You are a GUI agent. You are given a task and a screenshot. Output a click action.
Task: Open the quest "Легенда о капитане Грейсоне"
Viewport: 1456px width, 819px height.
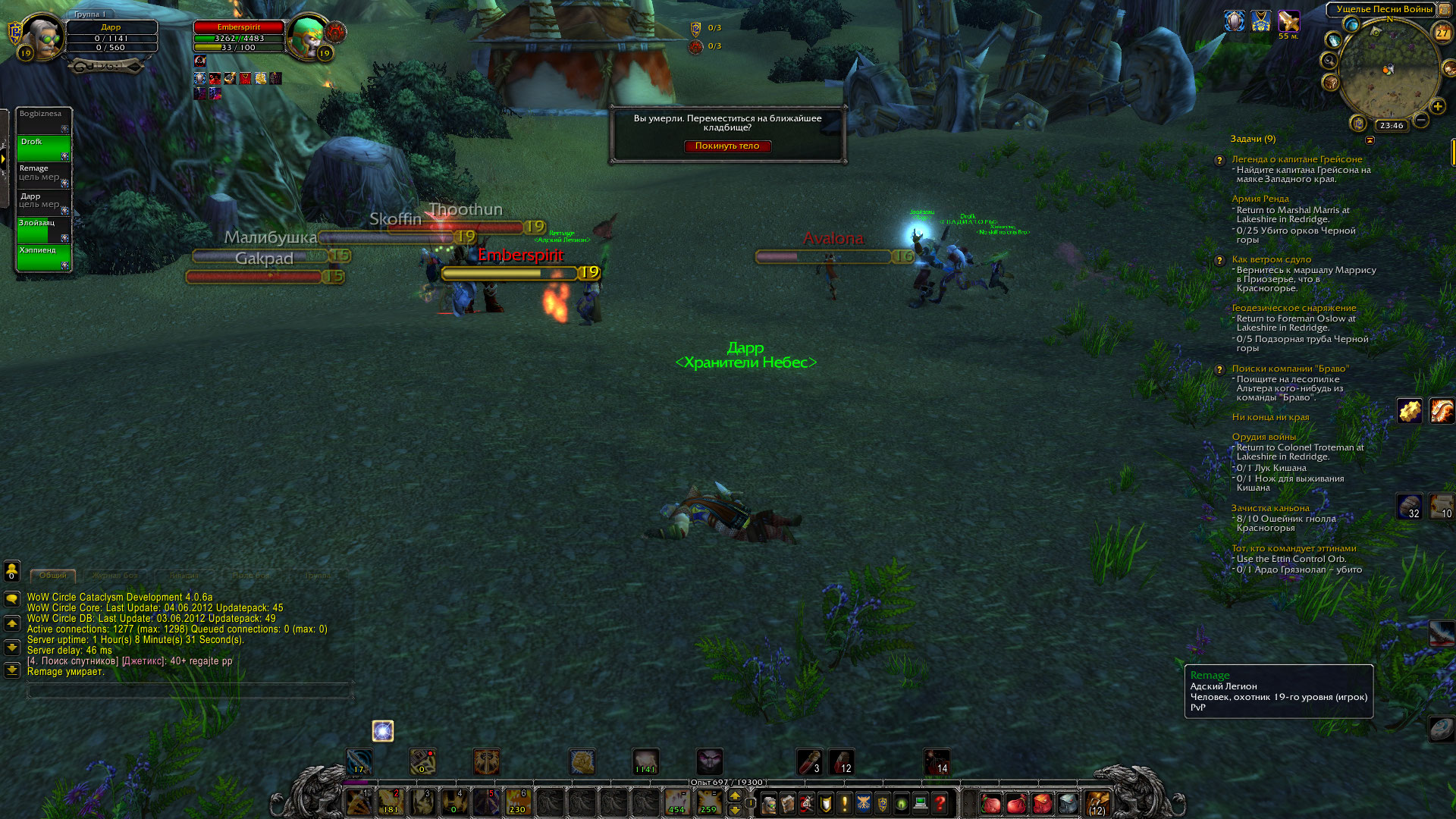click(1297, 159)
